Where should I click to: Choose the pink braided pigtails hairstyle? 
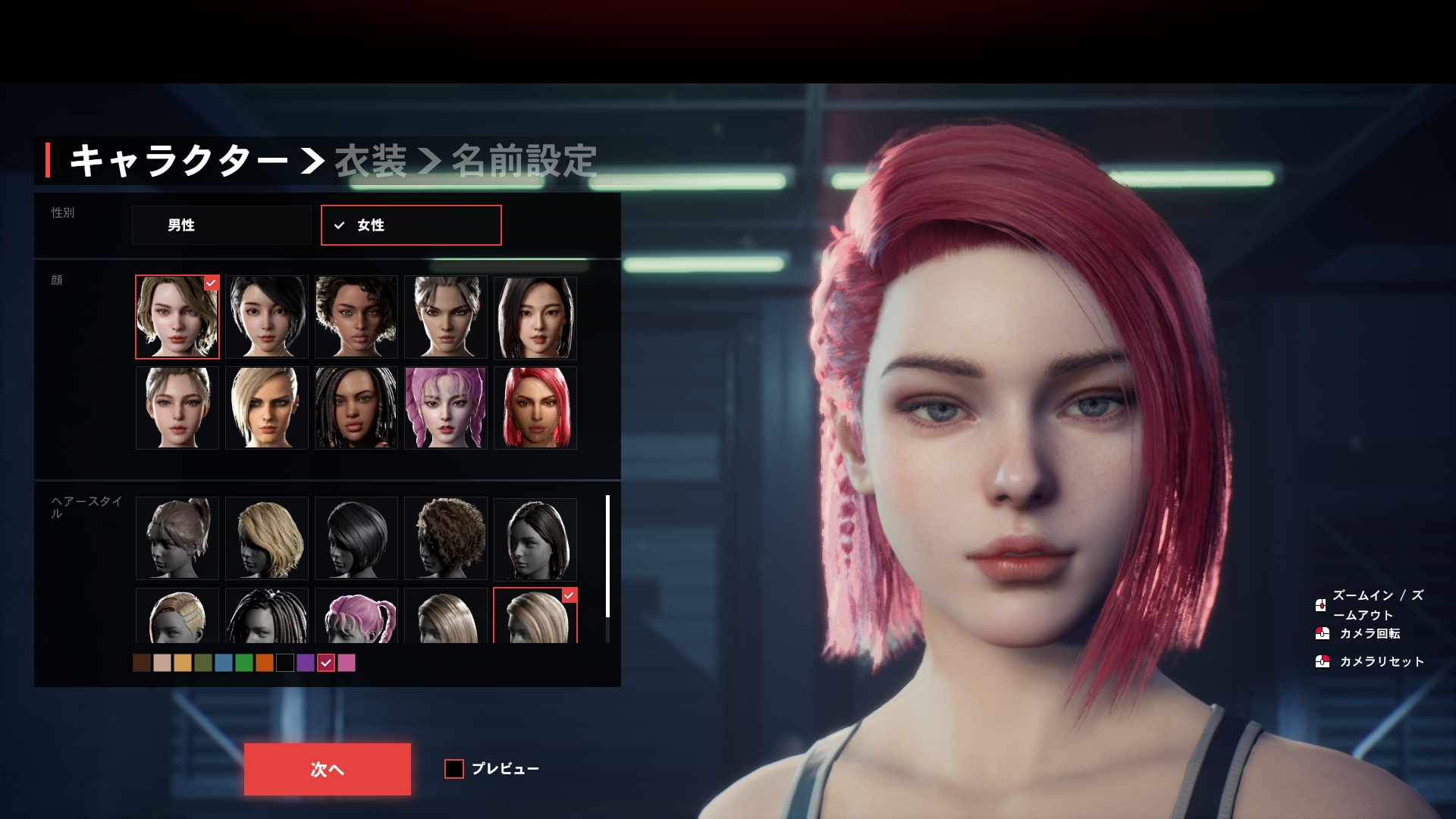(356, 616)
